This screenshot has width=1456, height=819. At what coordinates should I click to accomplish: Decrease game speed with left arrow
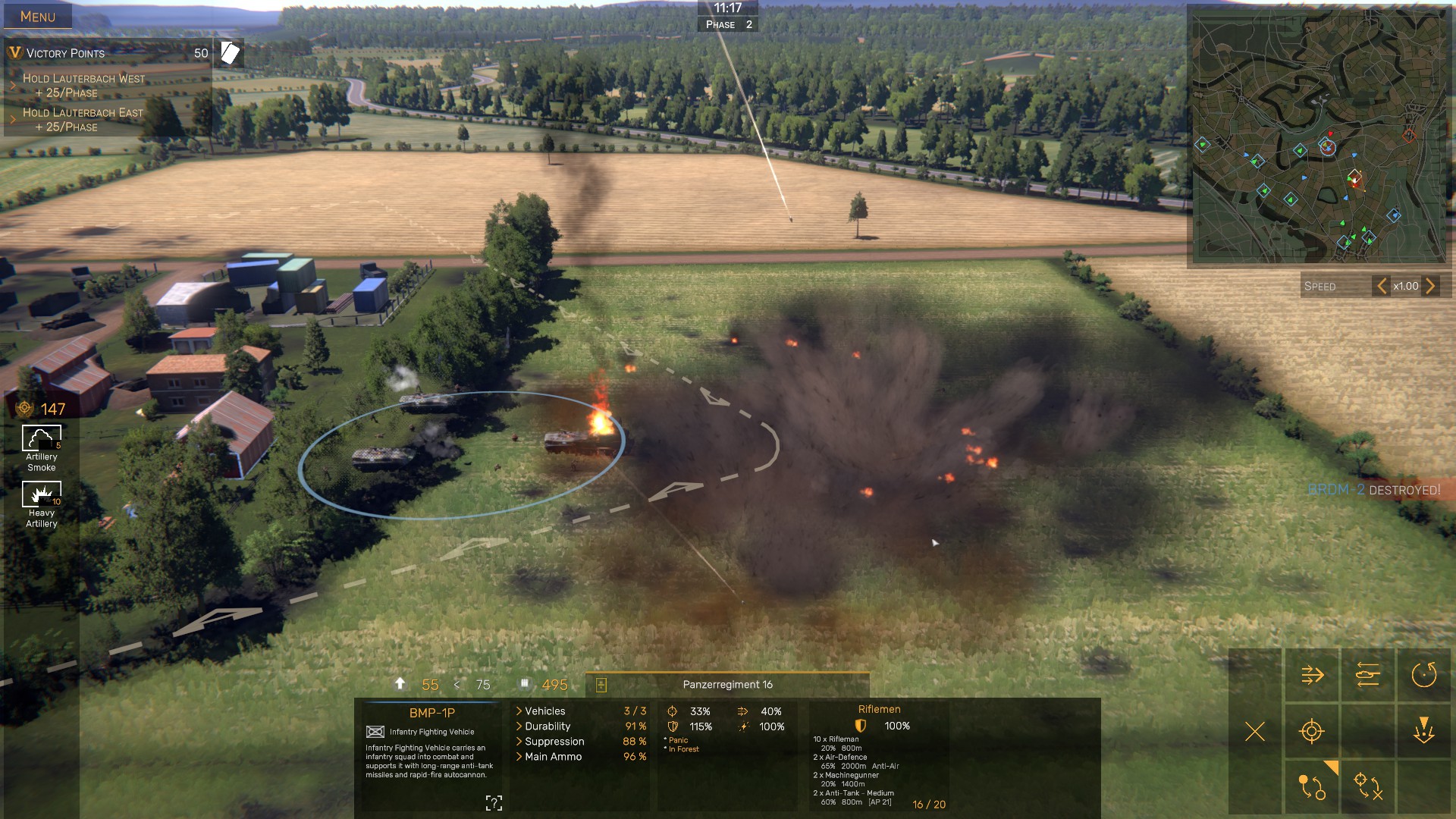click(1382, 286)
